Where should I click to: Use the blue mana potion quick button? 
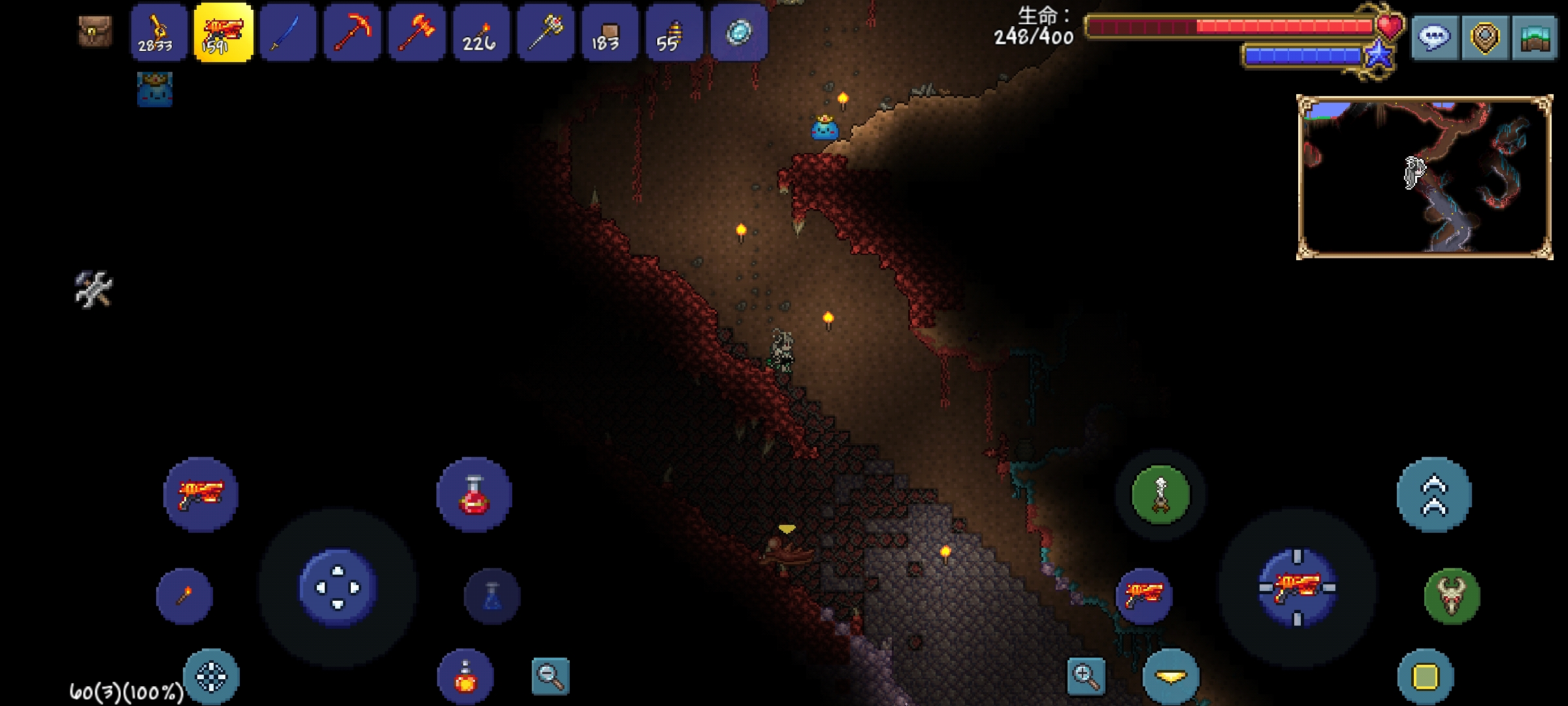tap(492, 596)
